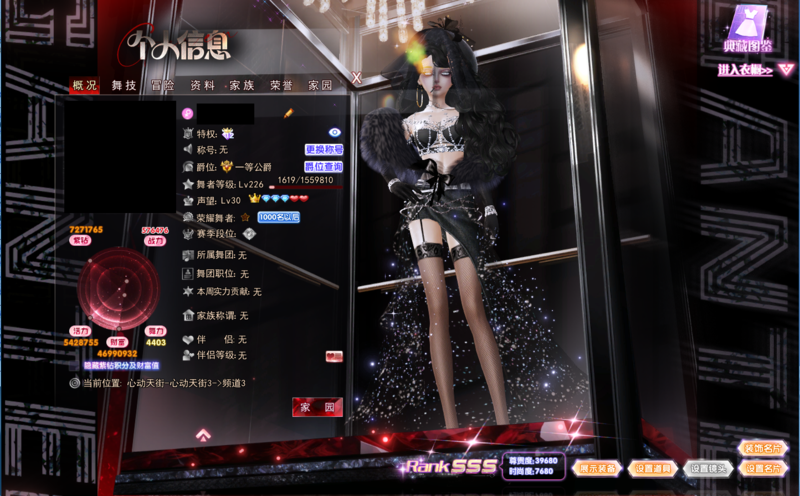Open the 装饰名片 decorate card button

click(x=764, y=448)
